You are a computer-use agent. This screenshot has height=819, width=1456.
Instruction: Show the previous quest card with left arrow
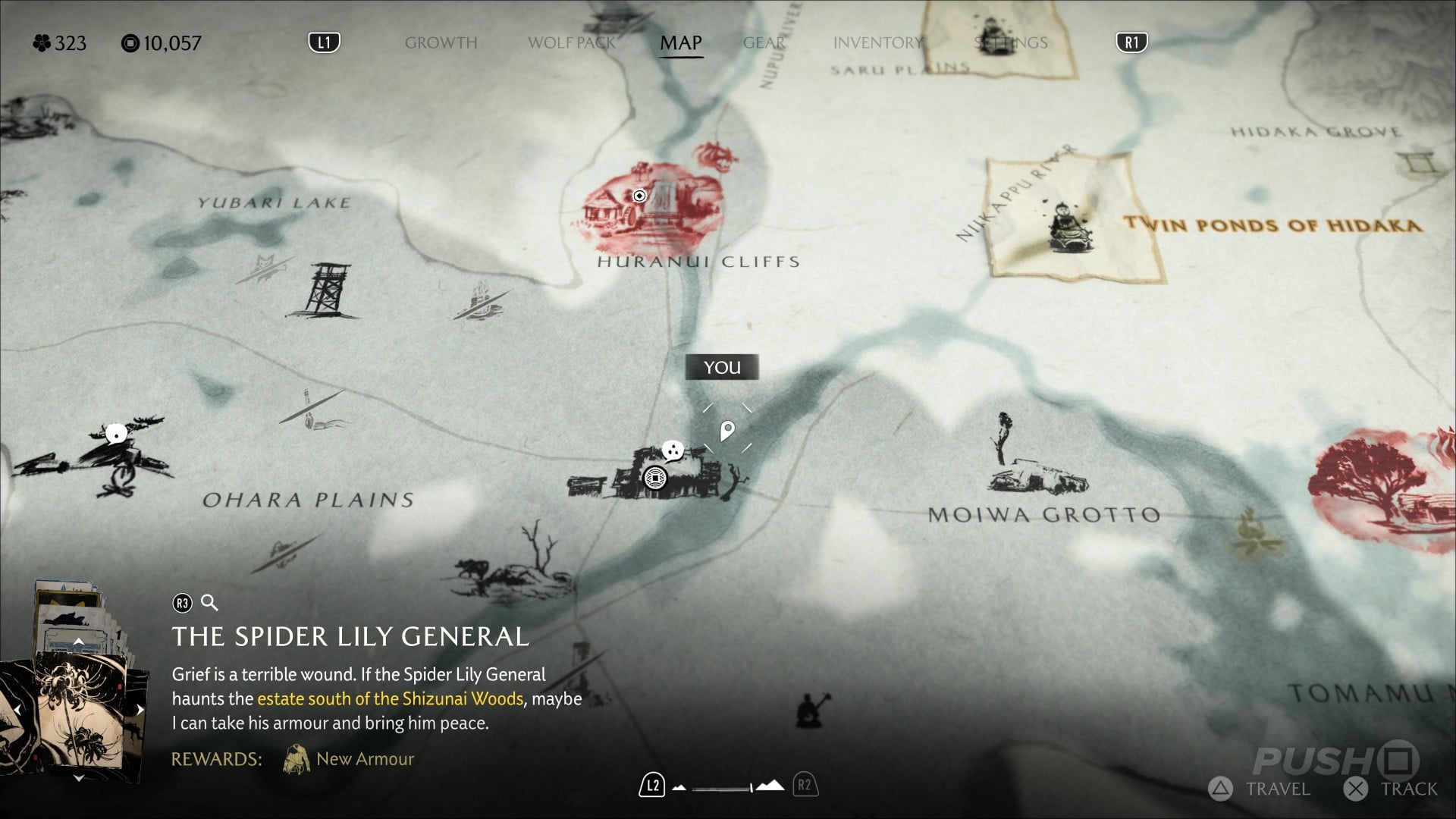point(17,710)
